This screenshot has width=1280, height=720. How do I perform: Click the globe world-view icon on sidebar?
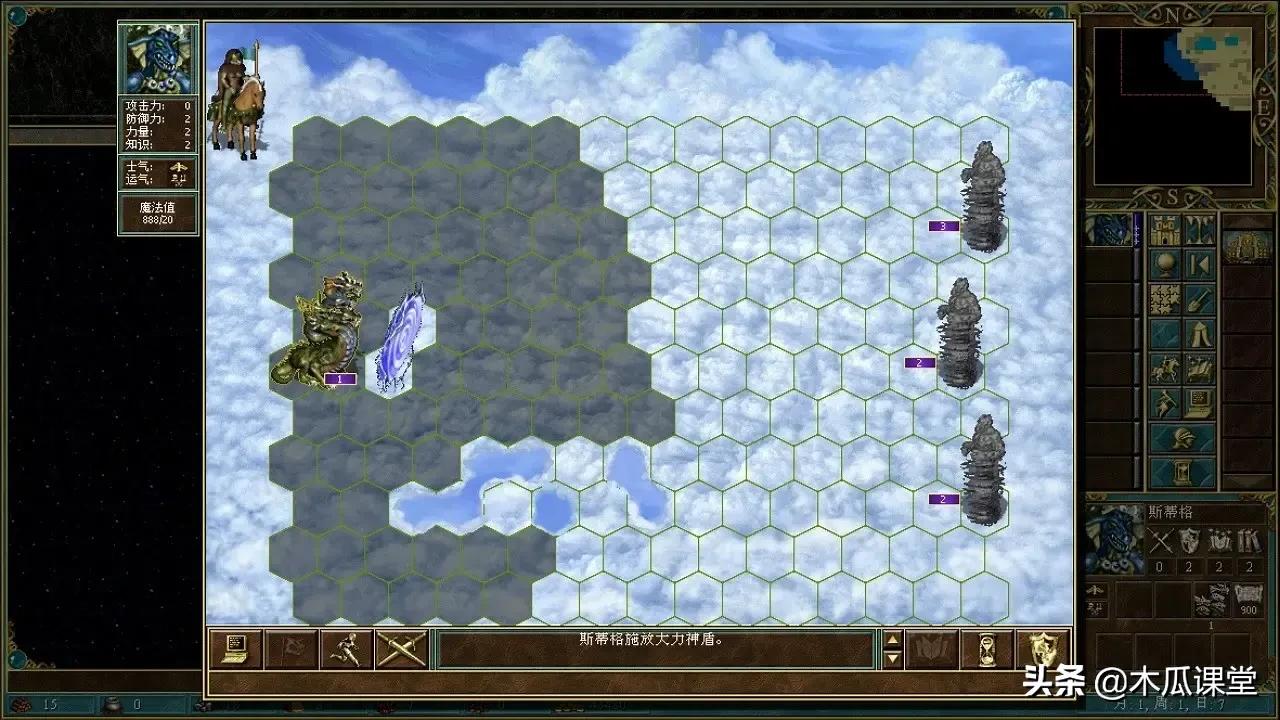click(1163, 262)
